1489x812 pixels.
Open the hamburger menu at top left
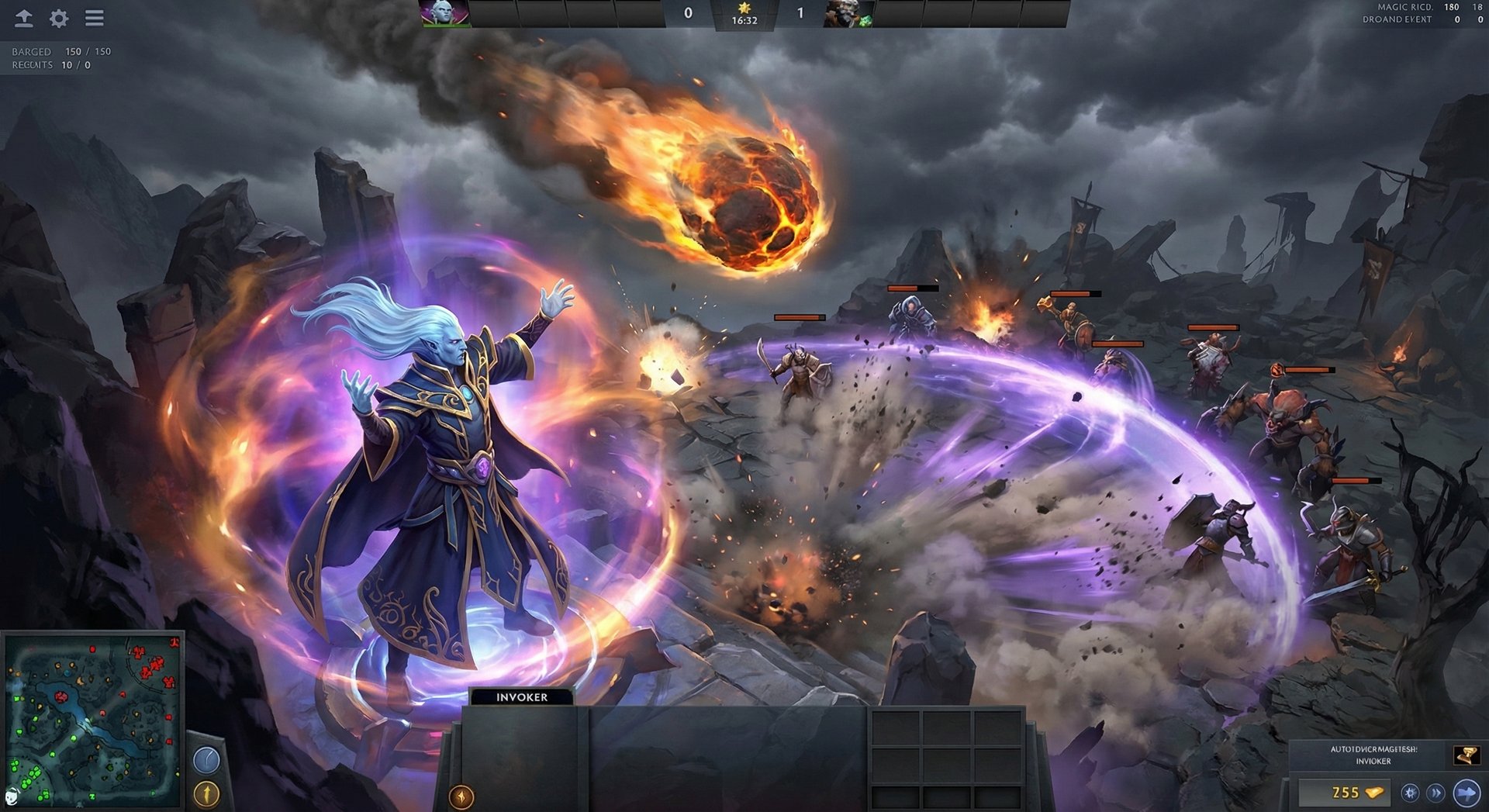[x=94, y=19]
